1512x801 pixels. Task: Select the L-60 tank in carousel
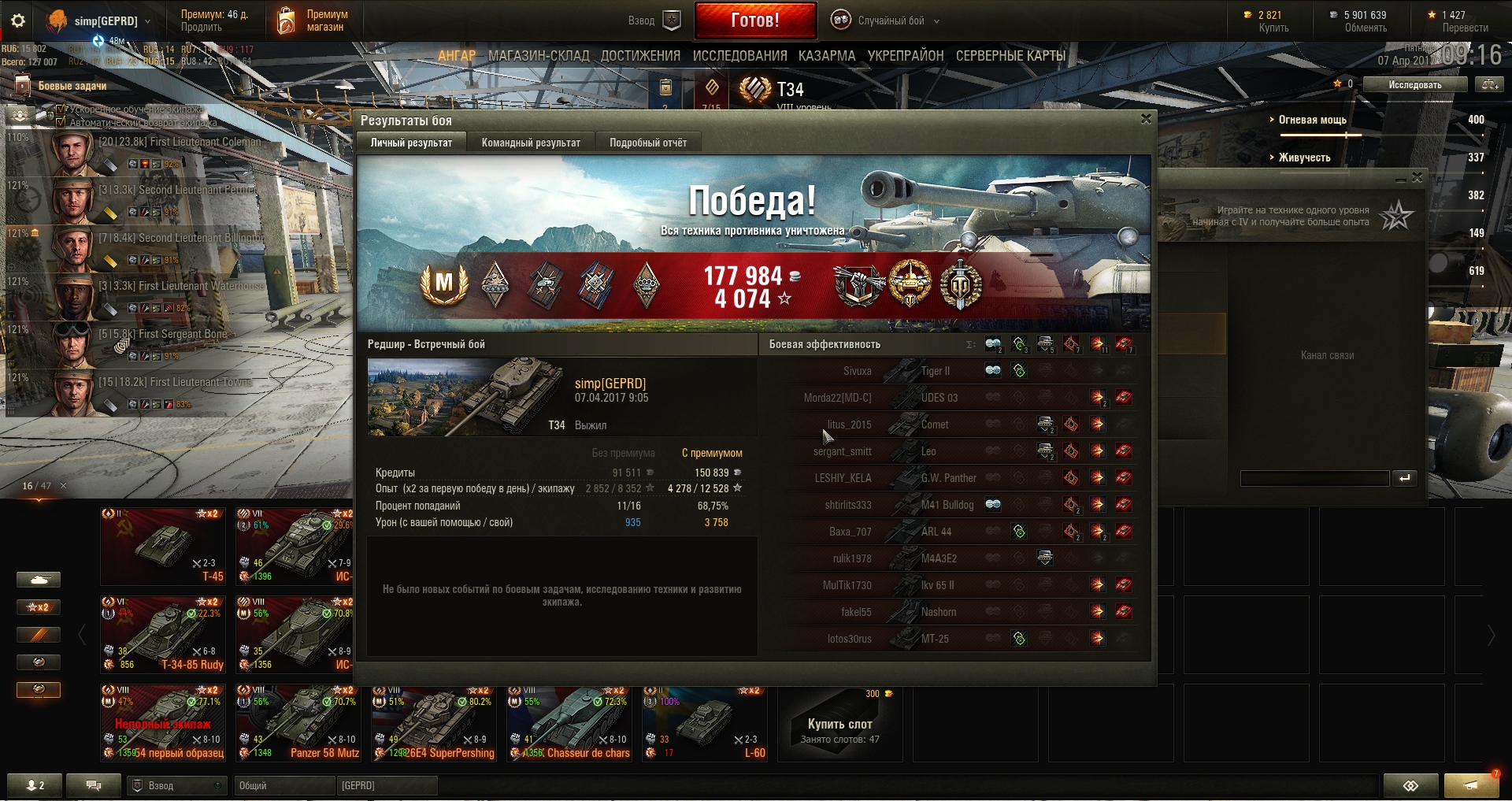[704, 723]
